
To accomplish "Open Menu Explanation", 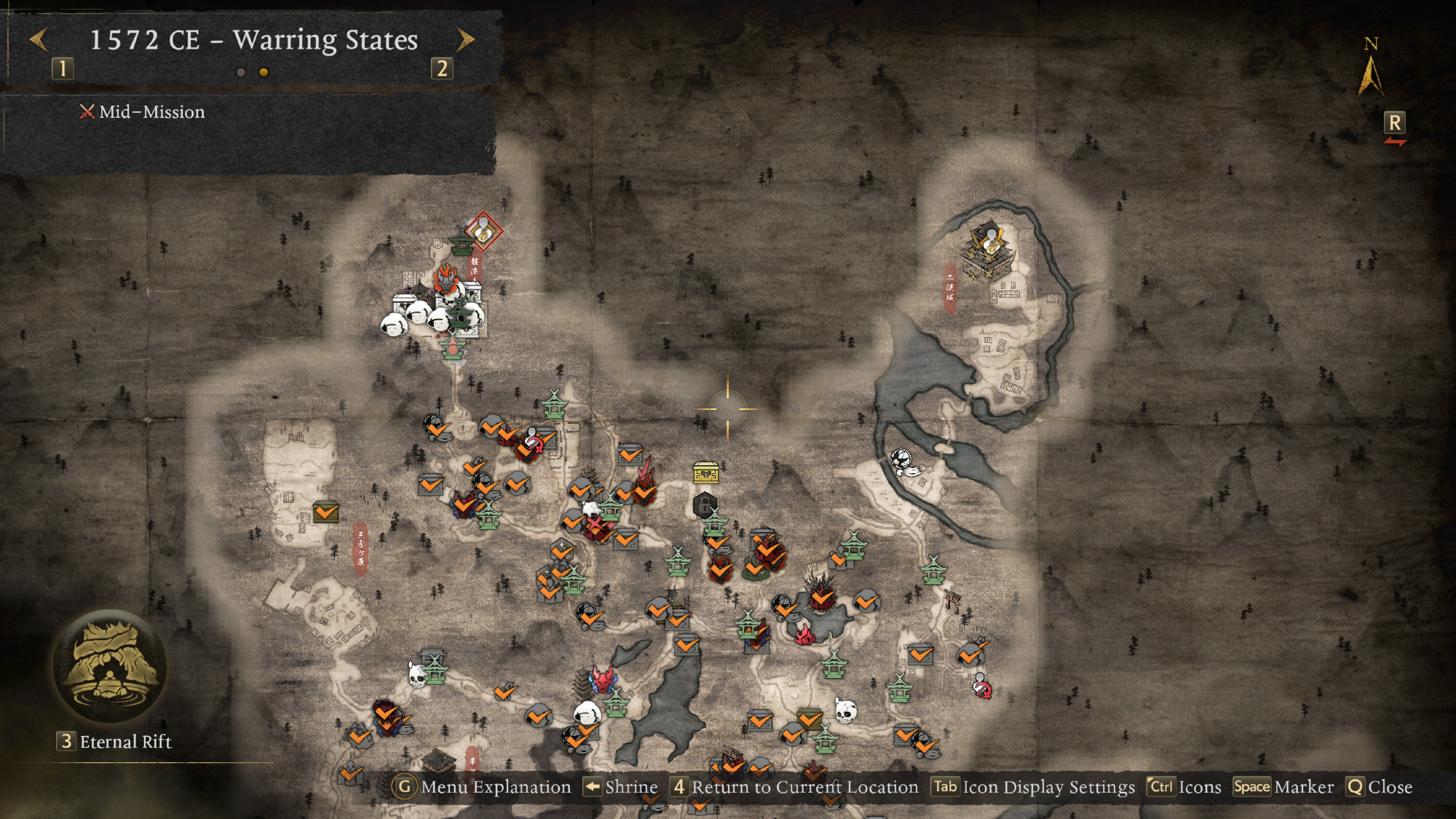I will click(x=482, y=787).
